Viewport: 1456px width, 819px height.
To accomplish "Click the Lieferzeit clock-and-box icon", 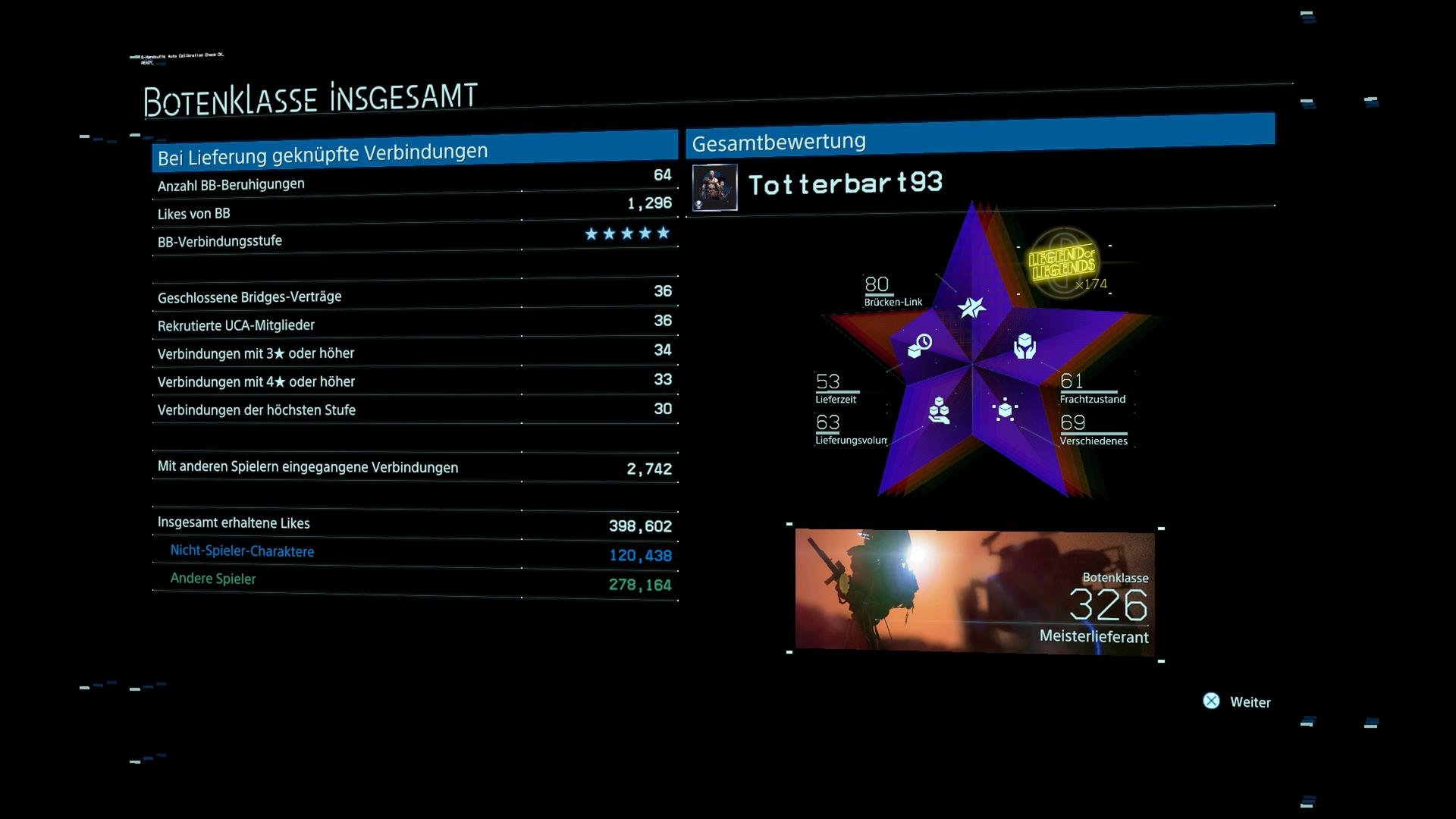I will click(x=920, y=346).
